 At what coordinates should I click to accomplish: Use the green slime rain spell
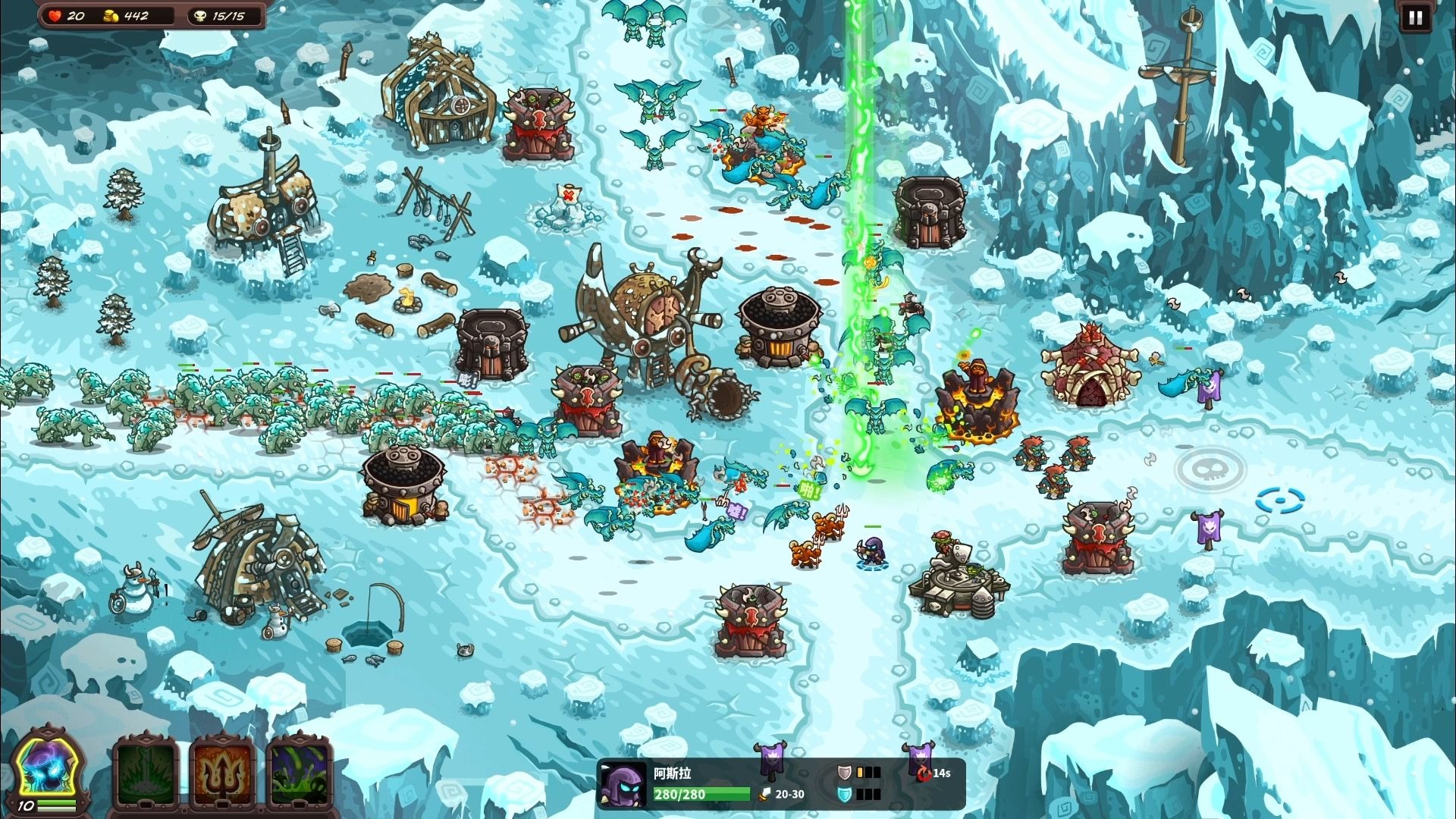tap(300, 773)
